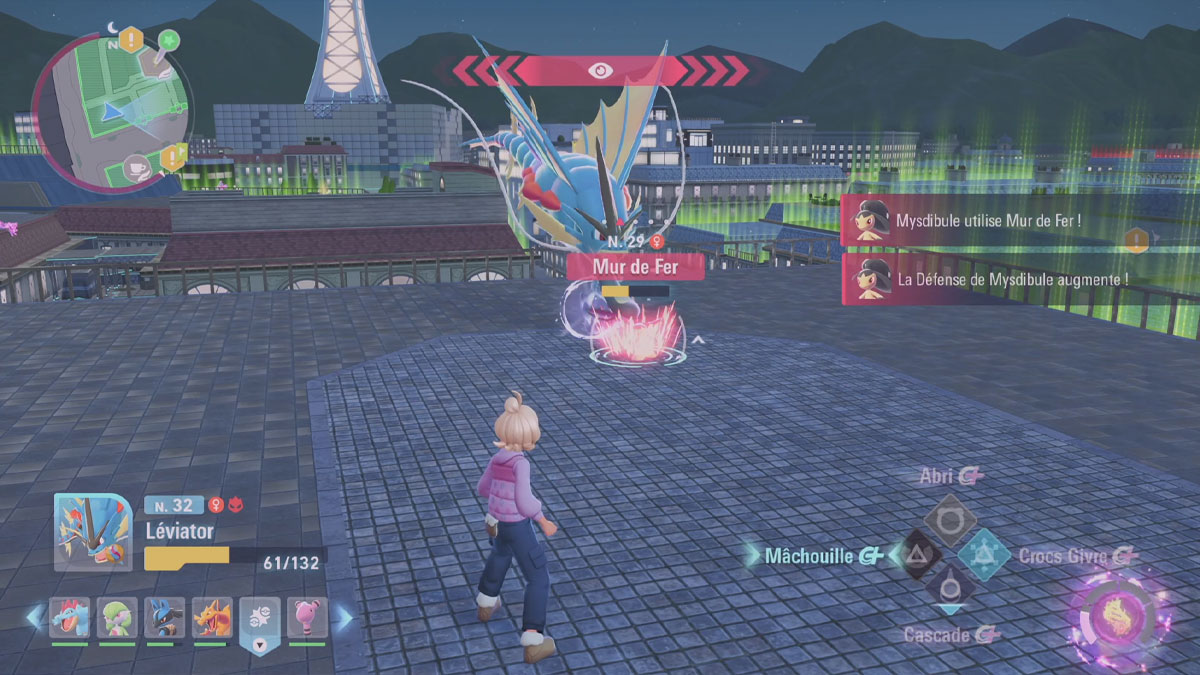Click the left arrow beside the party bar
The image size is (1200, 675).
coord(36,618)
